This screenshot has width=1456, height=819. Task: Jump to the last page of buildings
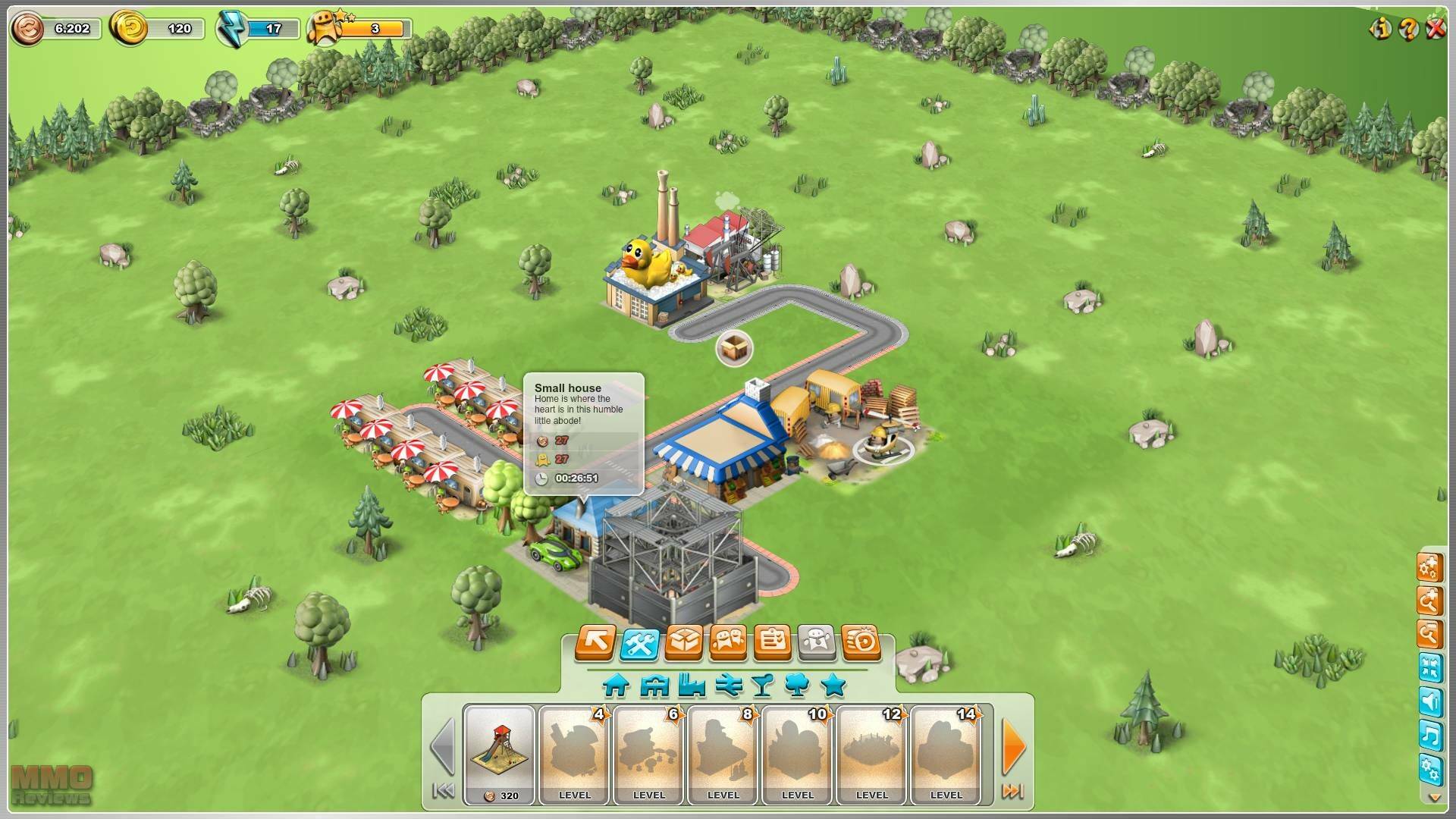1012,792
